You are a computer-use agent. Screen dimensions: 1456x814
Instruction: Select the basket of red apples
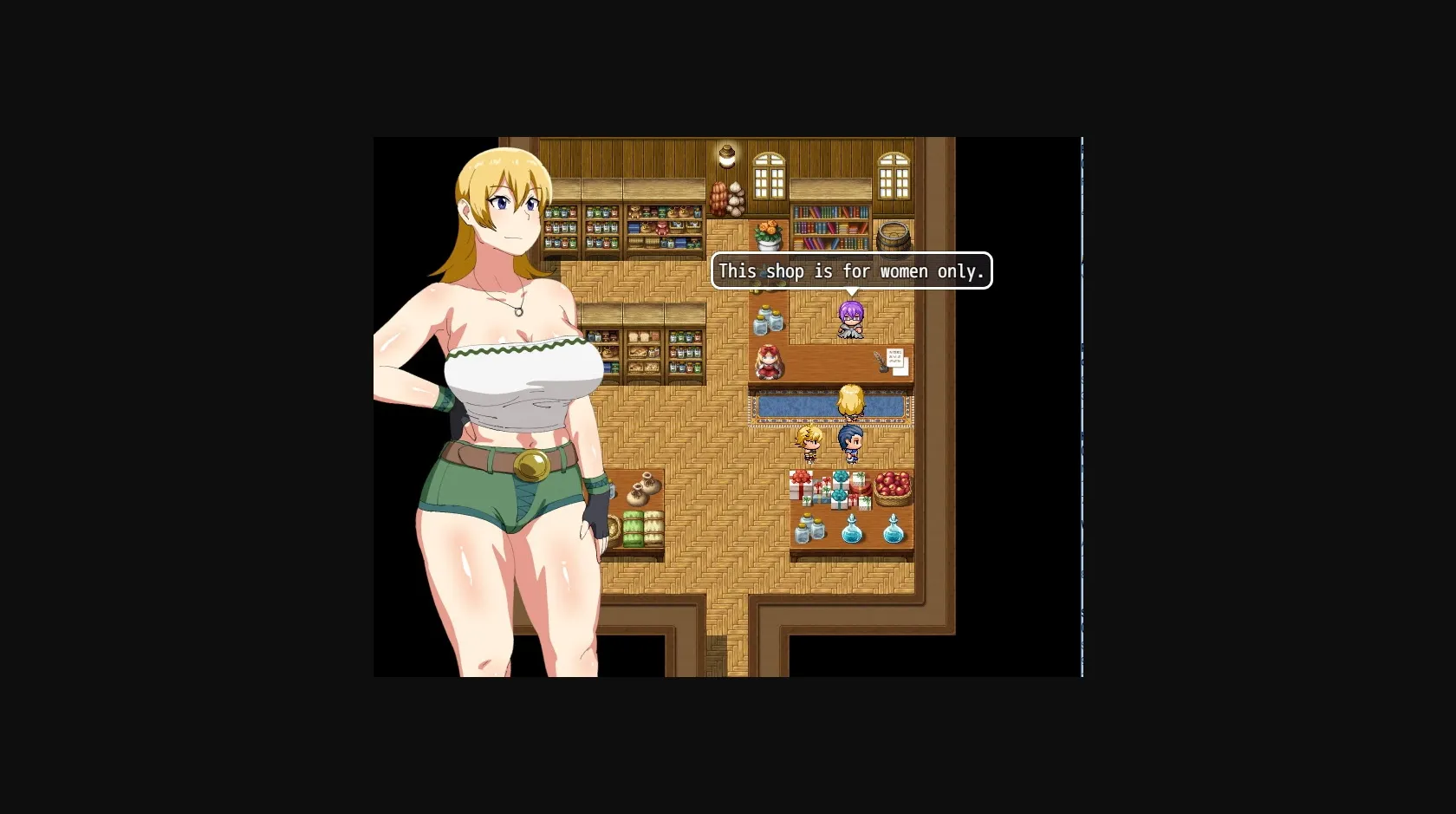(892, 487)
